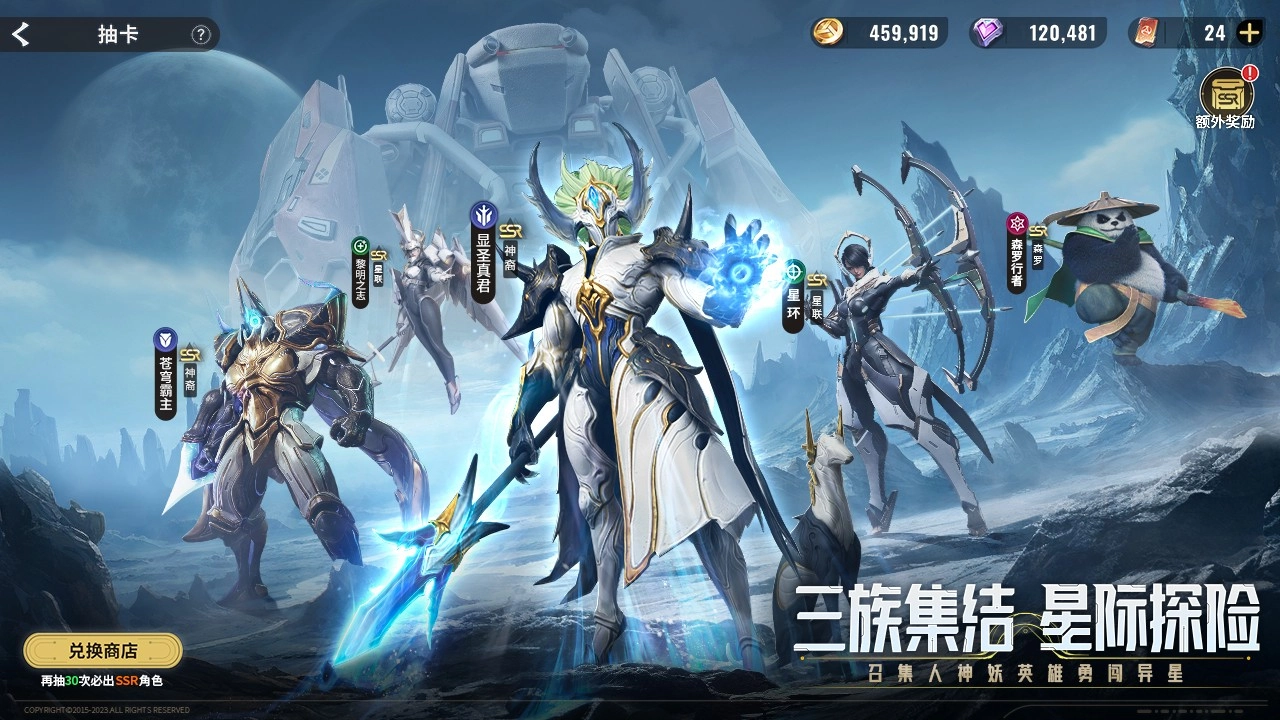Click the gold coin currency icon

[828, 33]
